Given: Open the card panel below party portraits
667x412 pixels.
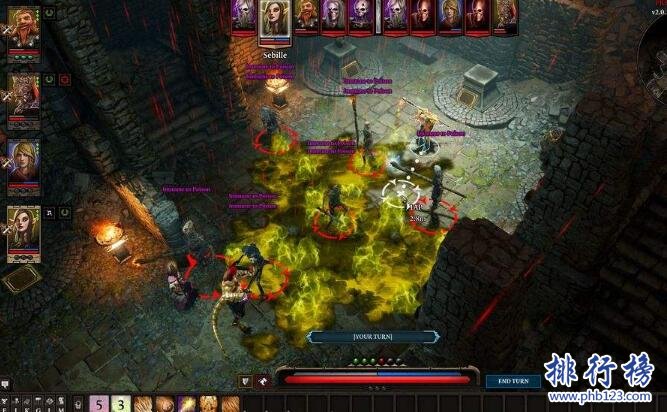Looking at the screenshot, I should point(20,279).
